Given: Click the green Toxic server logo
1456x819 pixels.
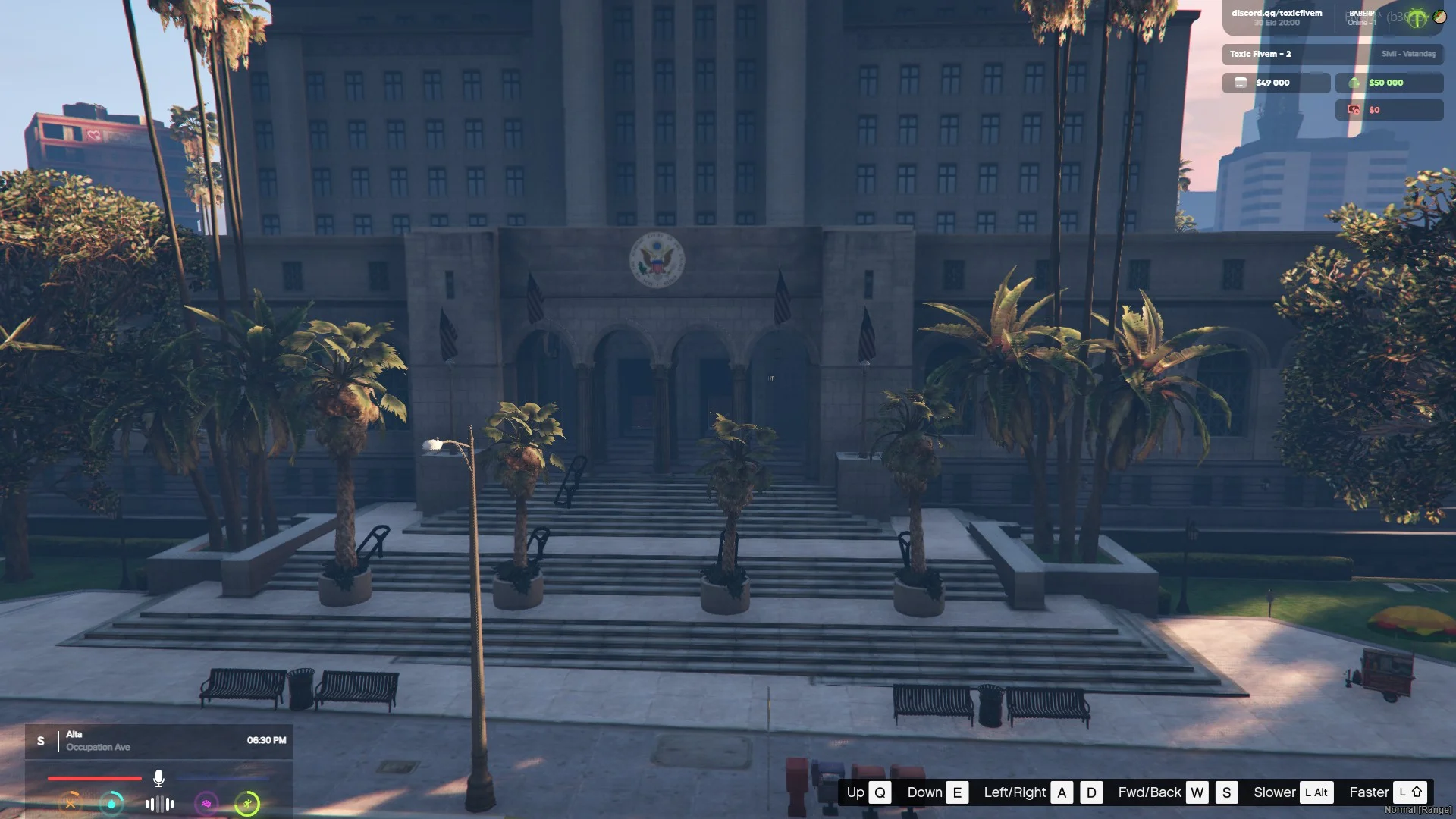Looking at the screenshot, I should pyautogui.click(x=1416, y=18).
